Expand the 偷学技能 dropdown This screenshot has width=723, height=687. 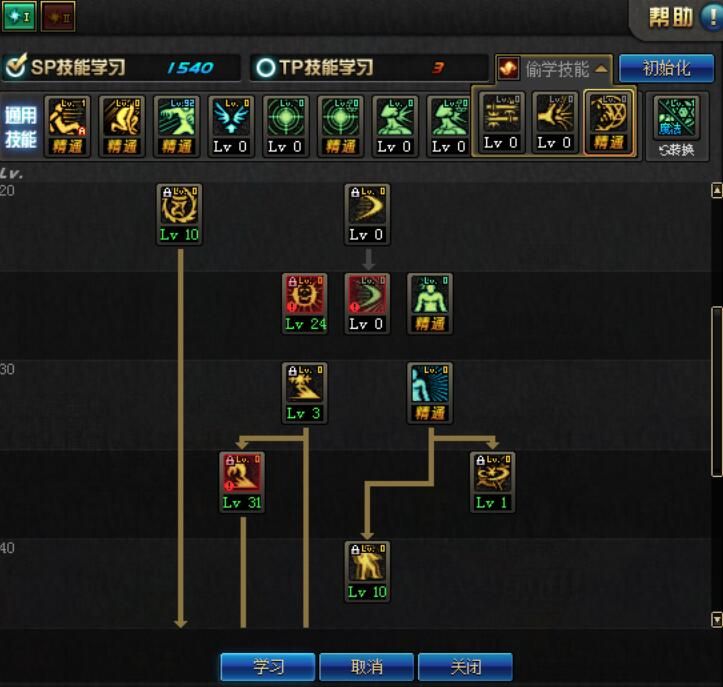[554, 68]
